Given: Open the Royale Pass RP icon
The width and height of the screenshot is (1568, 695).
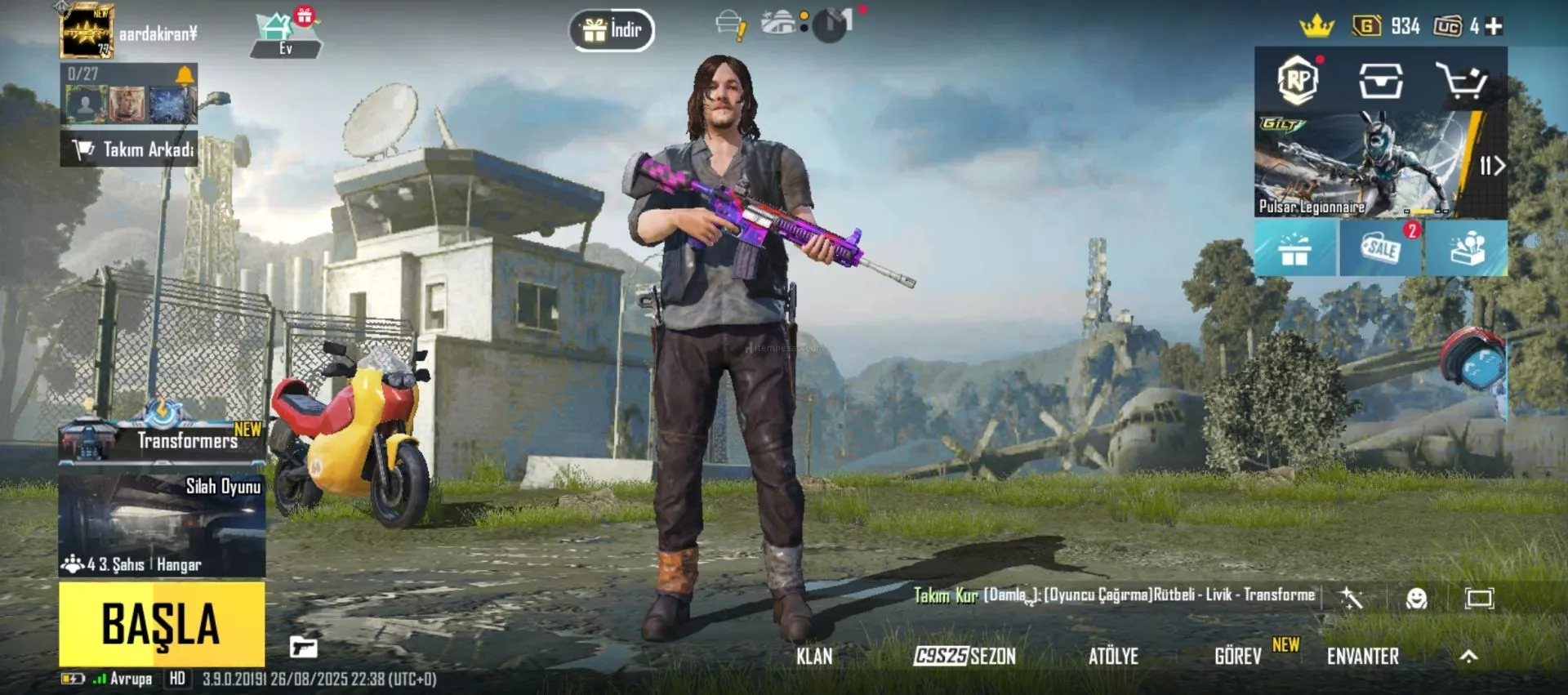Looking at the screenshot, I should point(1298,80).
